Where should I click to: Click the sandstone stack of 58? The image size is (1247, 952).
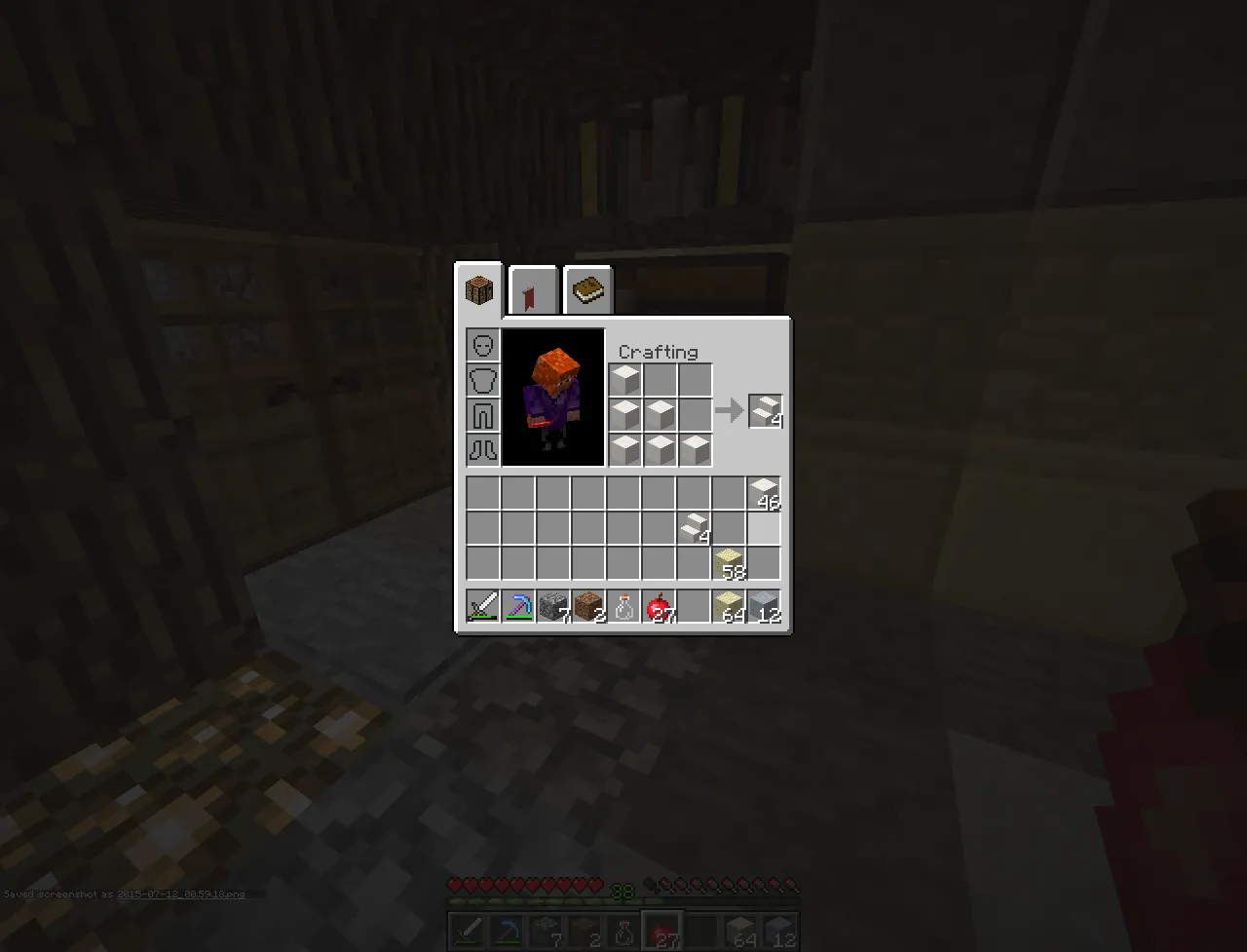(x=730, y=563)
